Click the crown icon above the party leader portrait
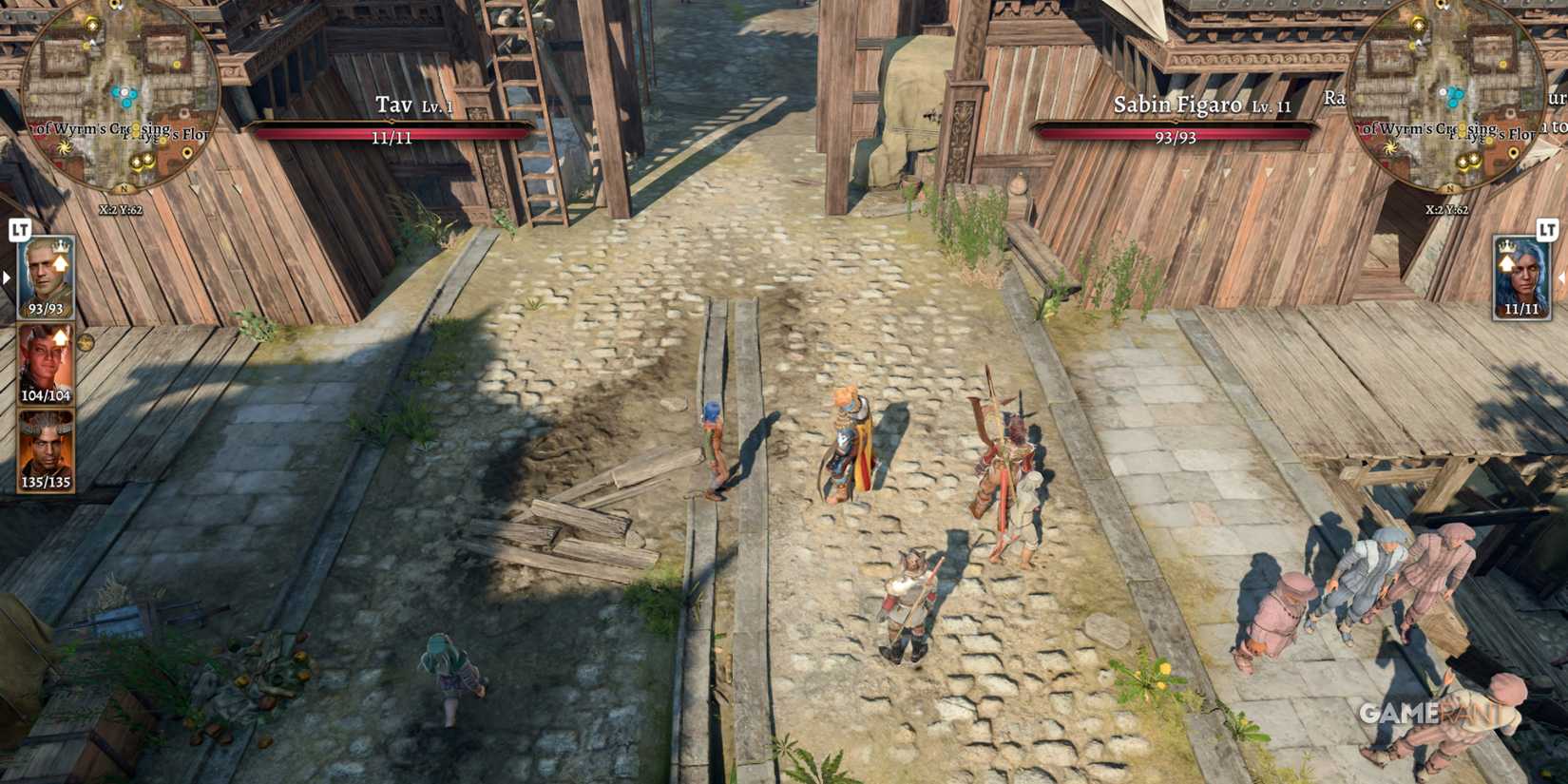 [x=61, y=249]
